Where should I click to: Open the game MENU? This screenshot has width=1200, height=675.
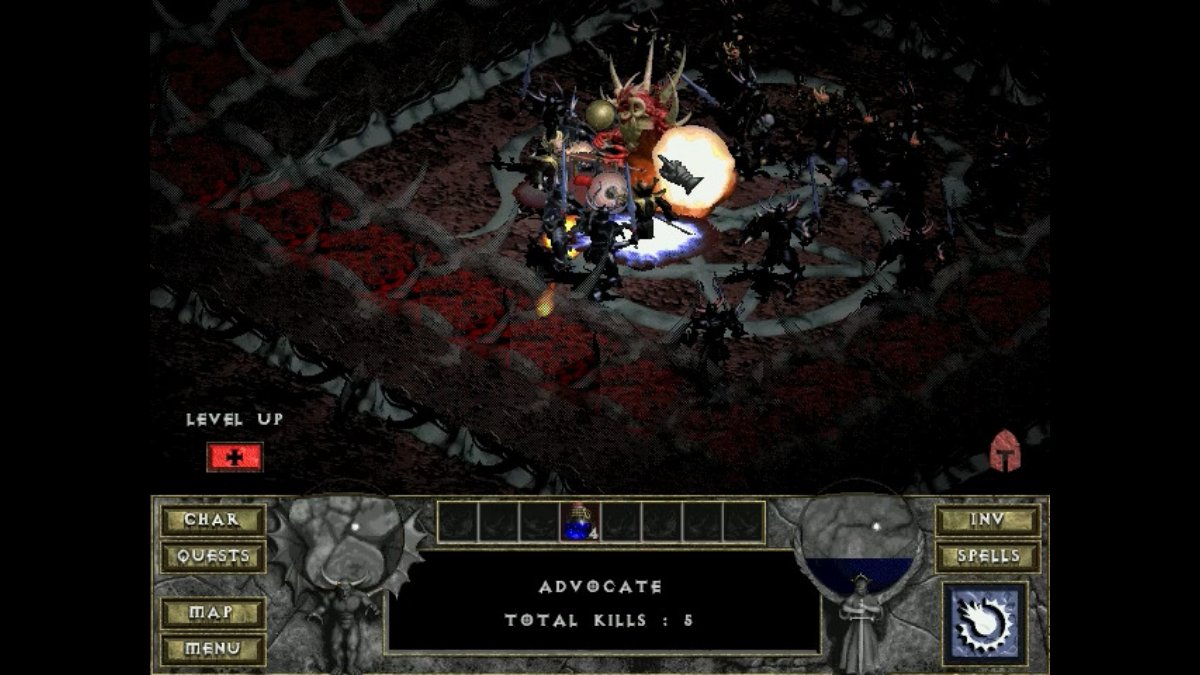213,648
